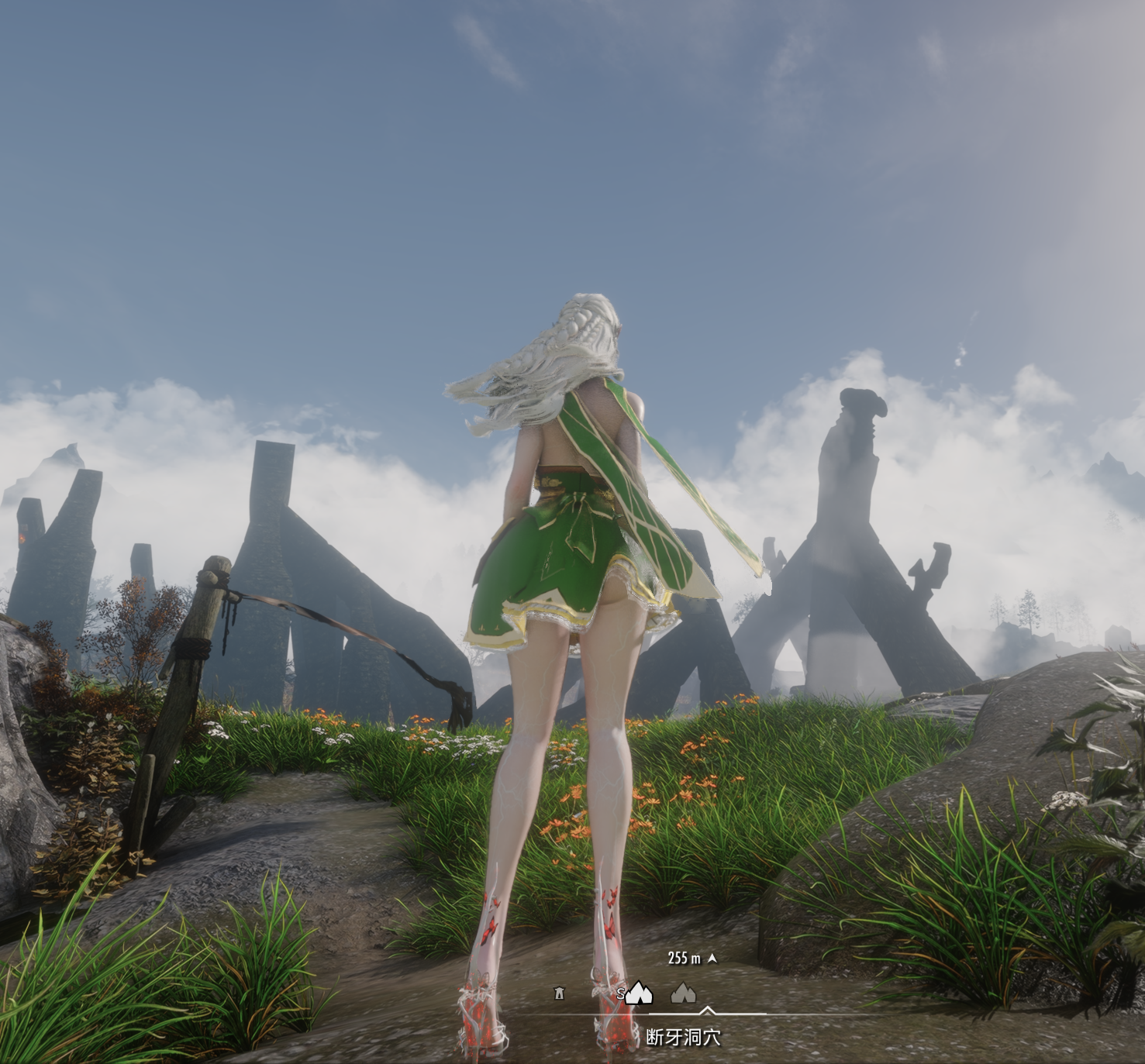Select the tower marker on the compass
The height and width of the screenshot is (1064, 1145).
559,993
